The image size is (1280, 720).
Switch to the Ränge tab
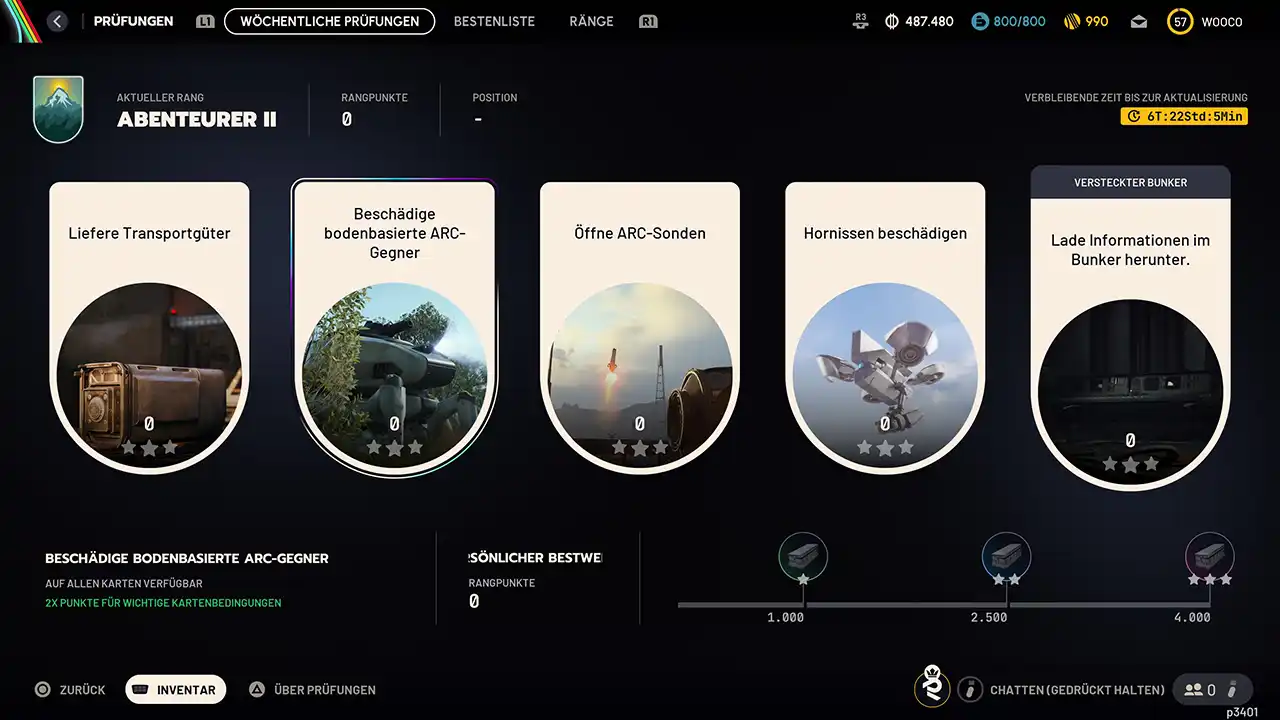[591, 21]
